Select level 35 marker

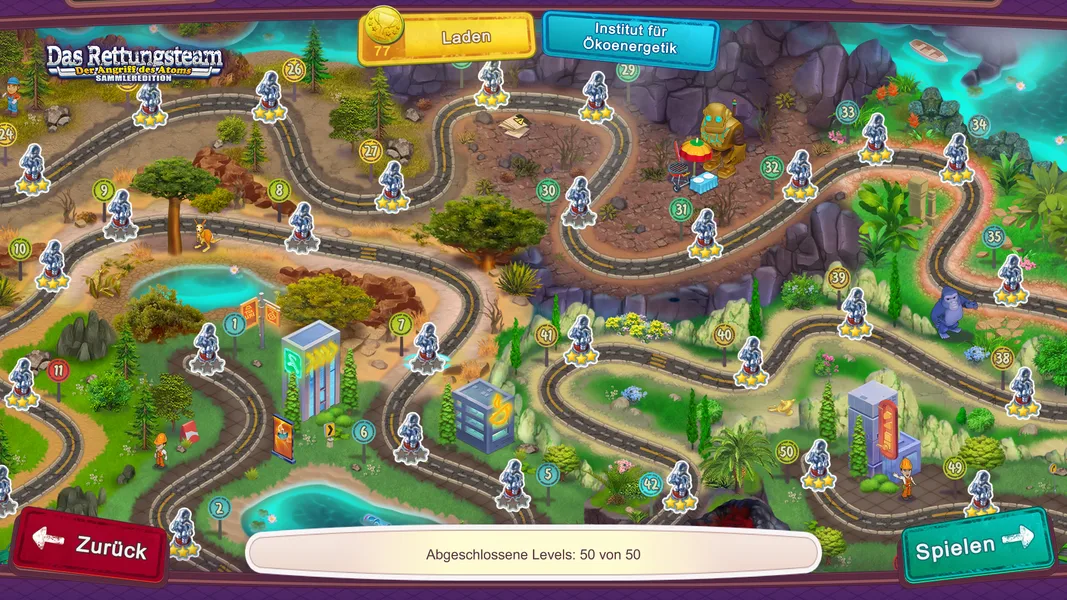tap(993, 237)
